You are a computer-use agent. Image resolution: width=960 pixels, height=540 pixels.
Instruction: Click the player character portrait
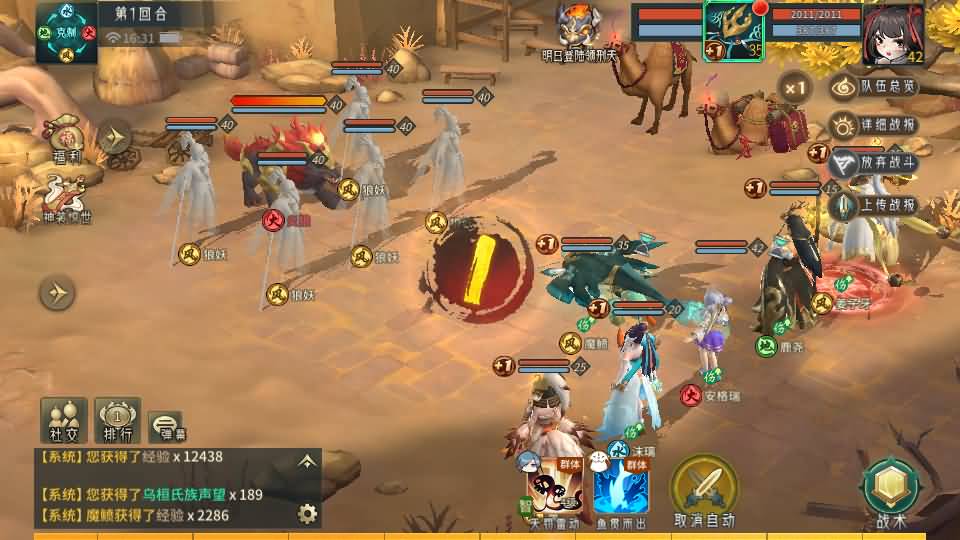[892, 33]
